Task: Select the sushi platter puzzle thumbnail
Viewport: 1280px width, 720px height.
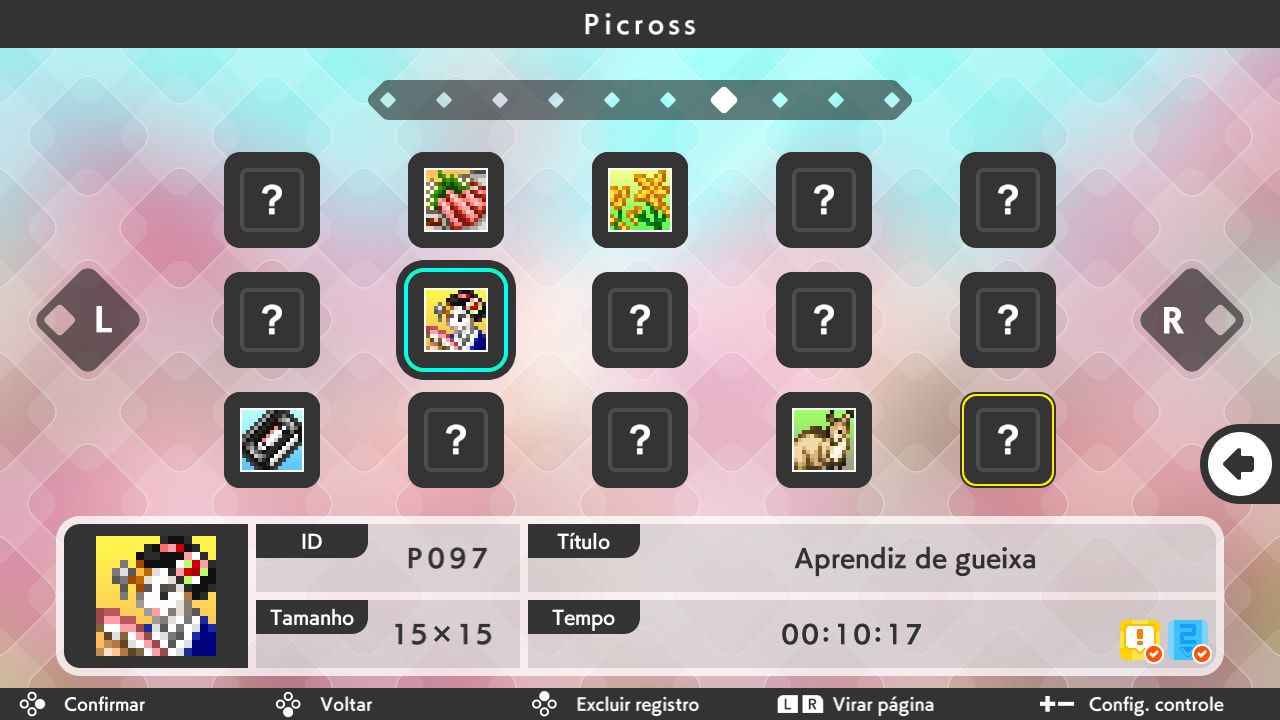Action: (x=455, y=200)
